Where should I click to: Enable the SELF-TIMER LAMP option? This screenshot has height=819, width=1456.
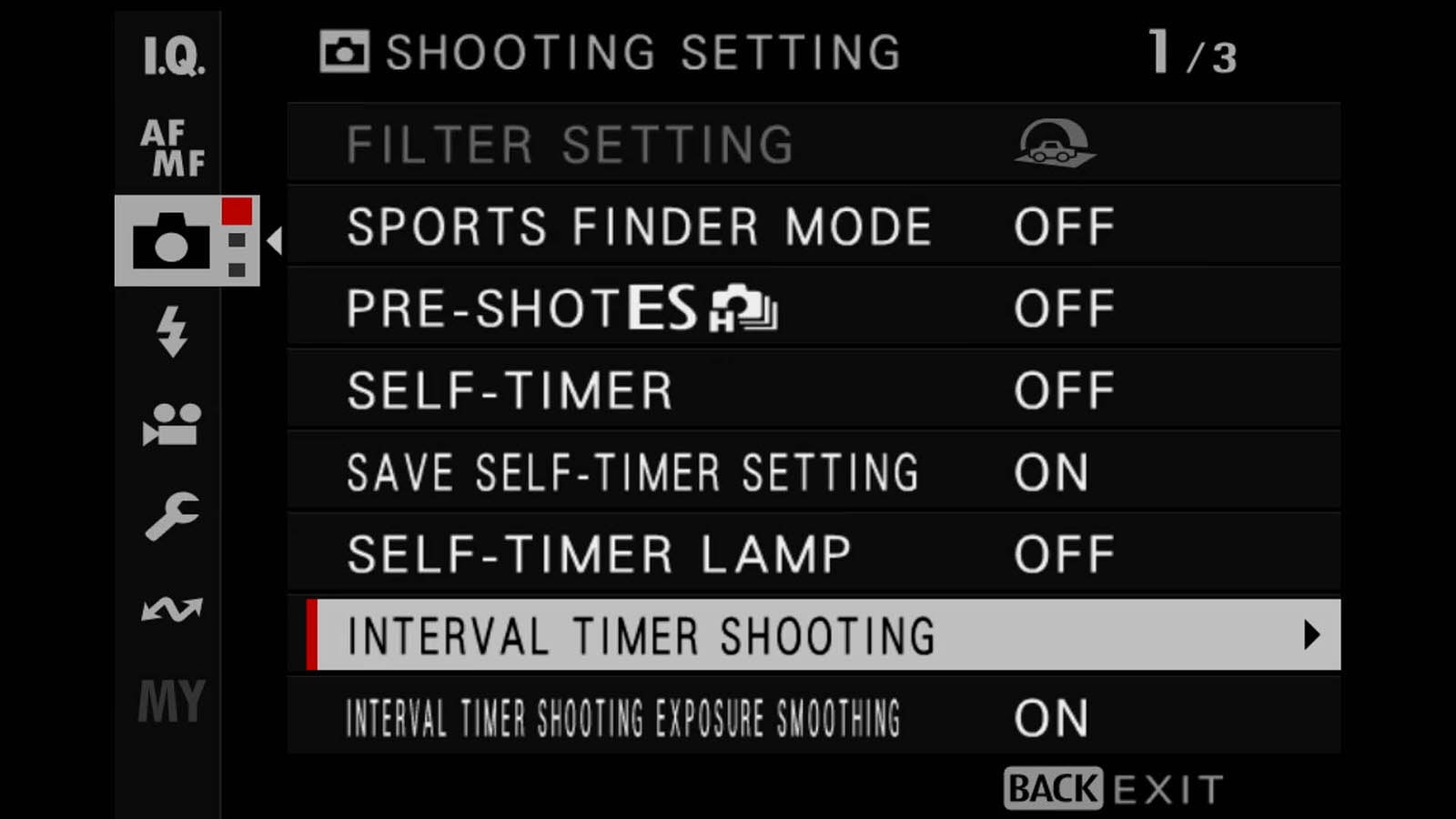coord(1065,552)
